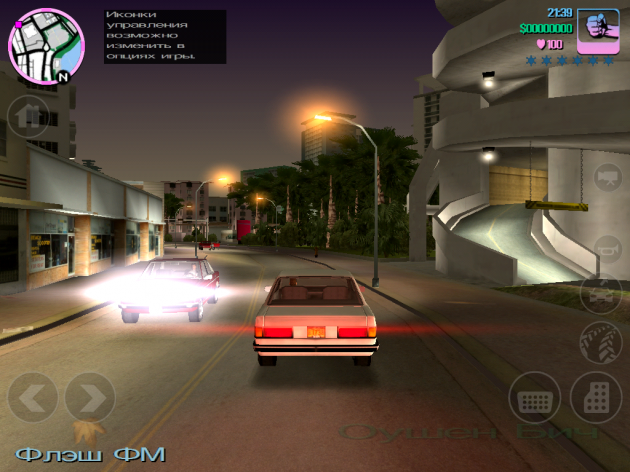
Task: Switch camera view with the camera icon
Action: coord(606,179)
